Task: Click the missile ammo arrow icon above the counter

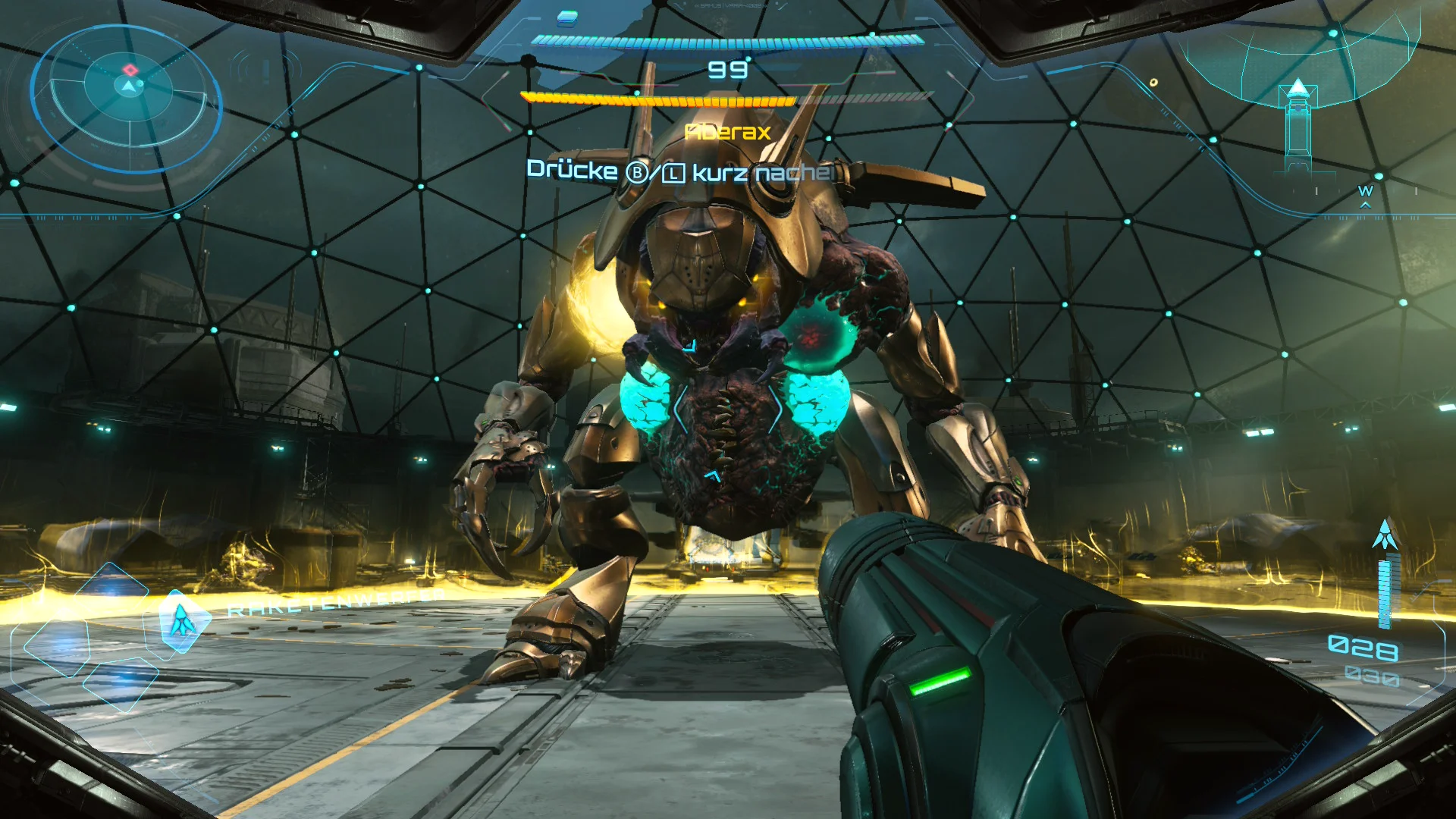Action: tap(1386, 532)
